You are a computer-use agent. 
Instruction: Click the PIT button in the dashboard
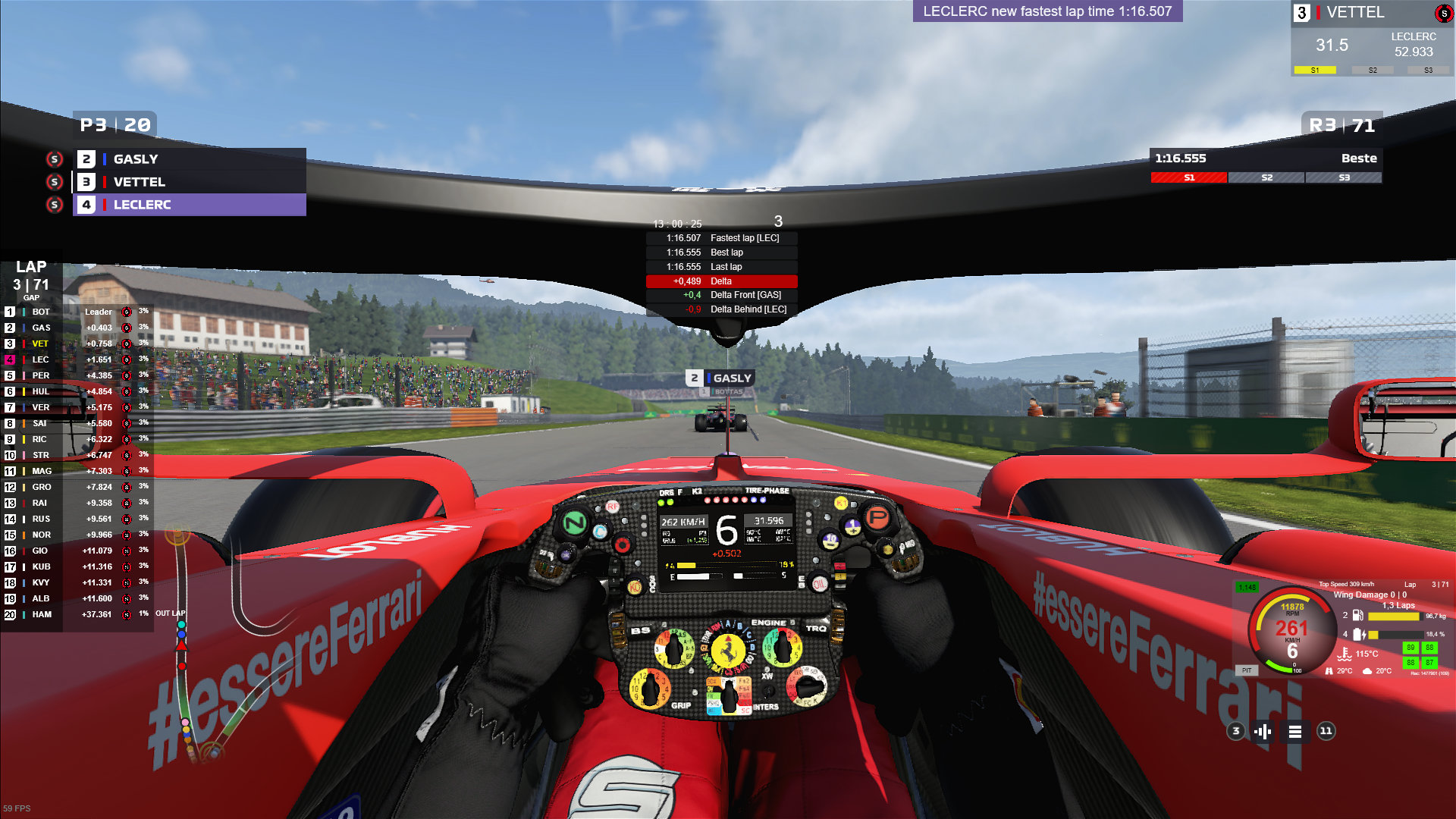[x=1247, y=670]
